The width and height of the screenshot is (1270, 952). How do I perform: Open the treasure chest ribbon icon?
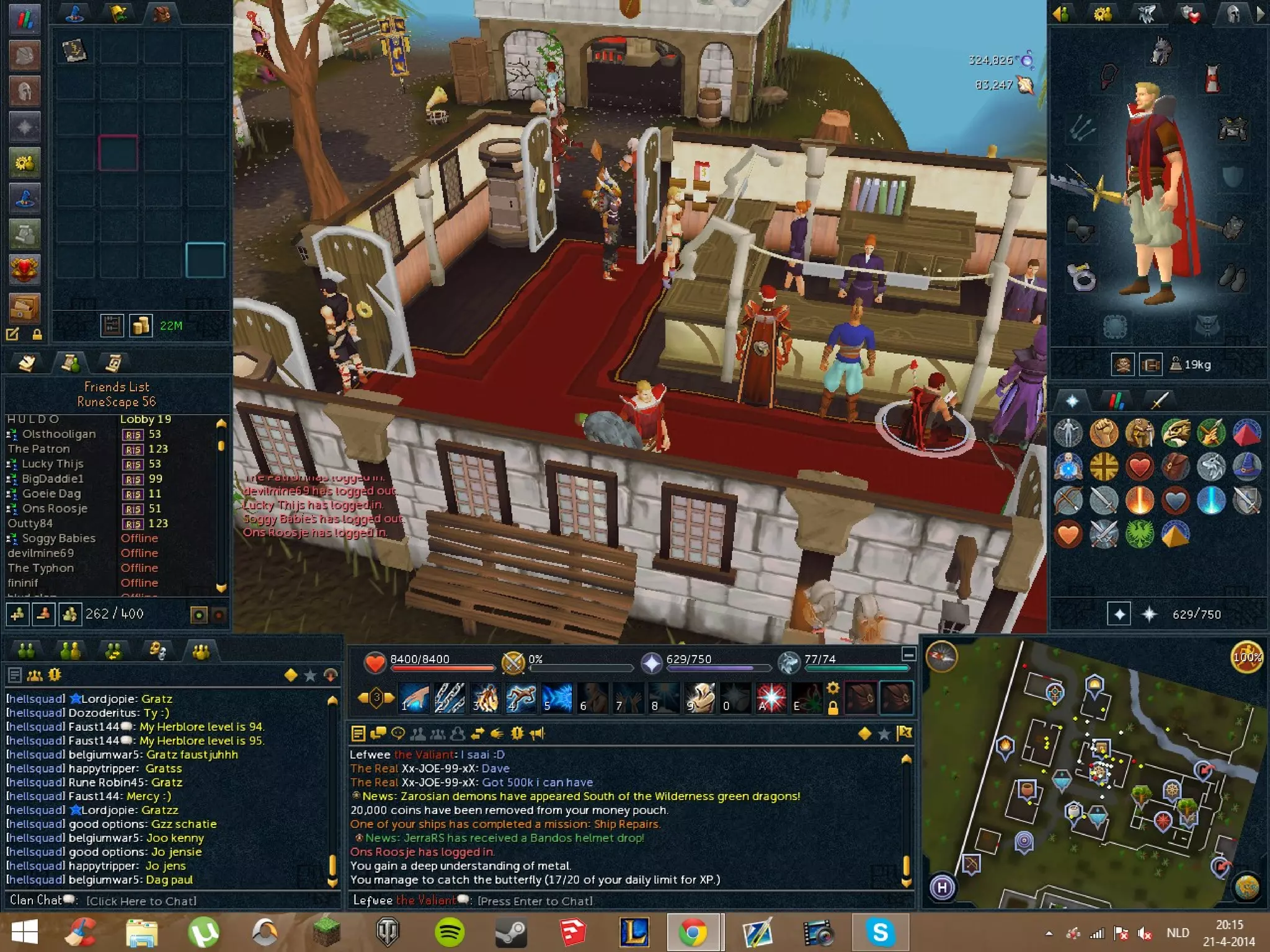(x=25, y=306)
